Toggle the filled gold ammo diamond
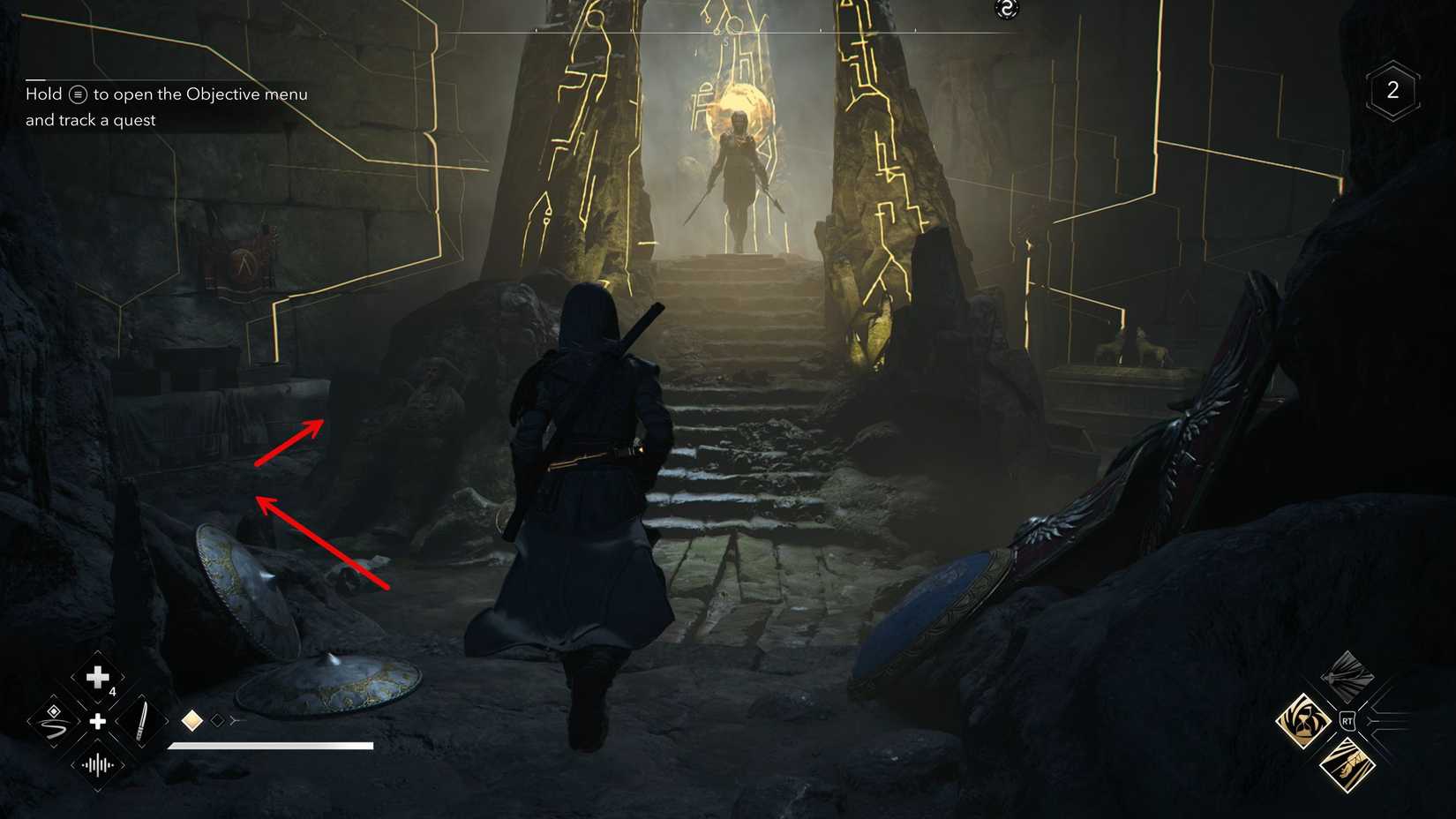 point(192,719)
